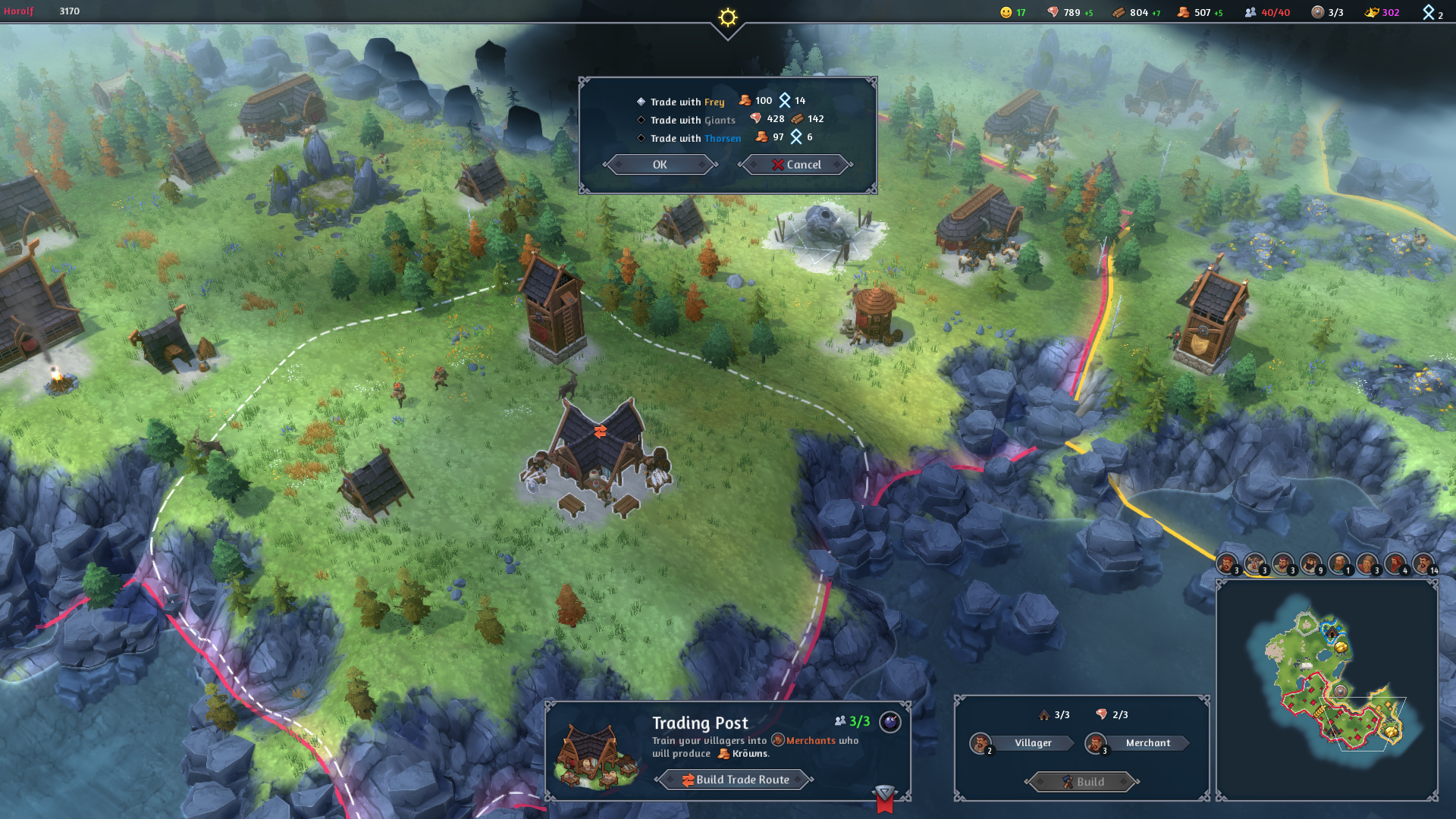Select the horned-helmet warrior portrait
Viewport: 1456px width, 819px height.
click(1254, 564)
